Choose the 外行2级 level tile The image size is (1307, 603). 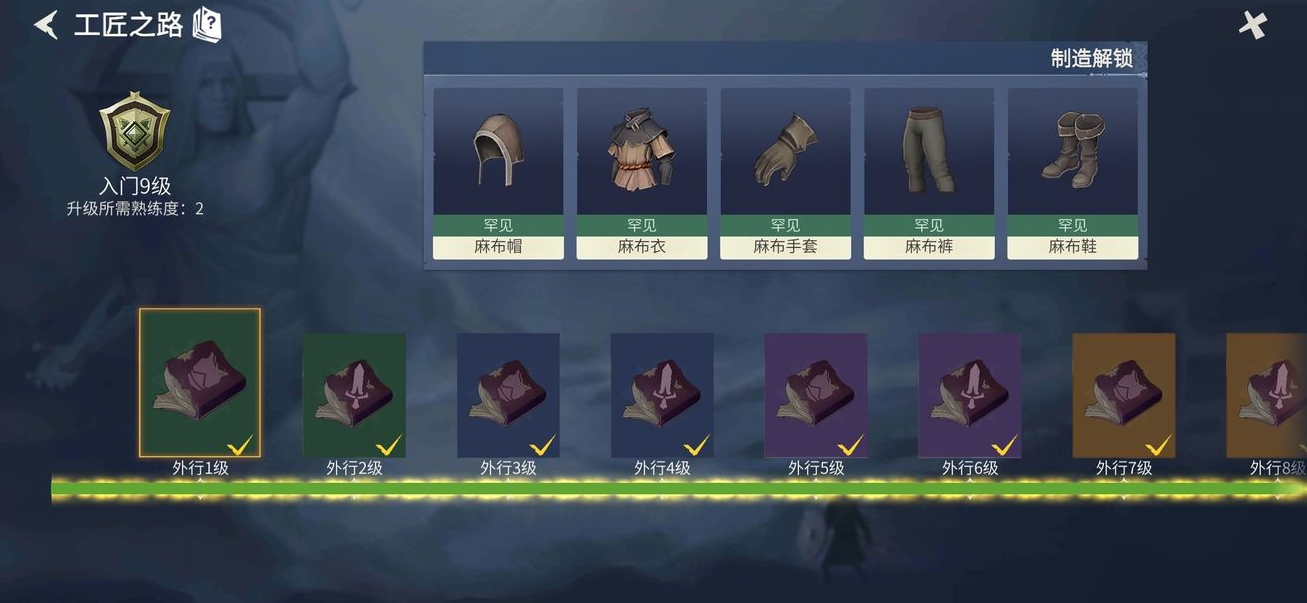pyautogui.click(x=354, y=395)
